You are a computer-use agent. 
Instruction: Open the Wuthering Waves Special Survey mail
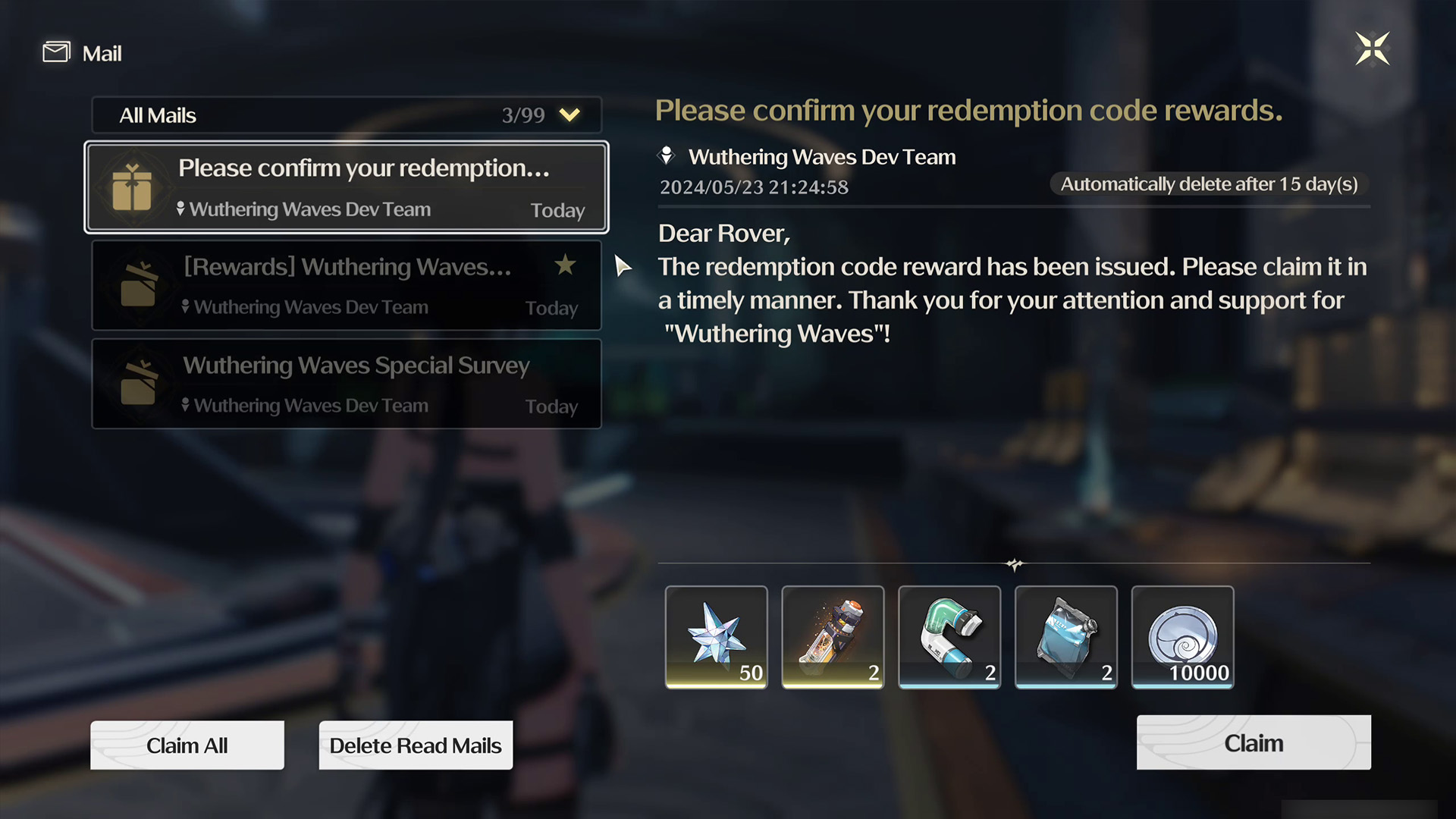coord(346,384)
